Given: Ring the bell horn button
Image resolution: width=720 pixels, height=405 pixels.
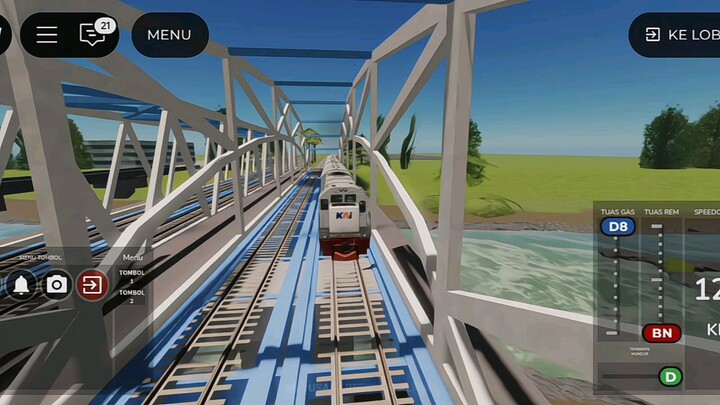Looking at the screenshot, I should click(x=20, y=285).
